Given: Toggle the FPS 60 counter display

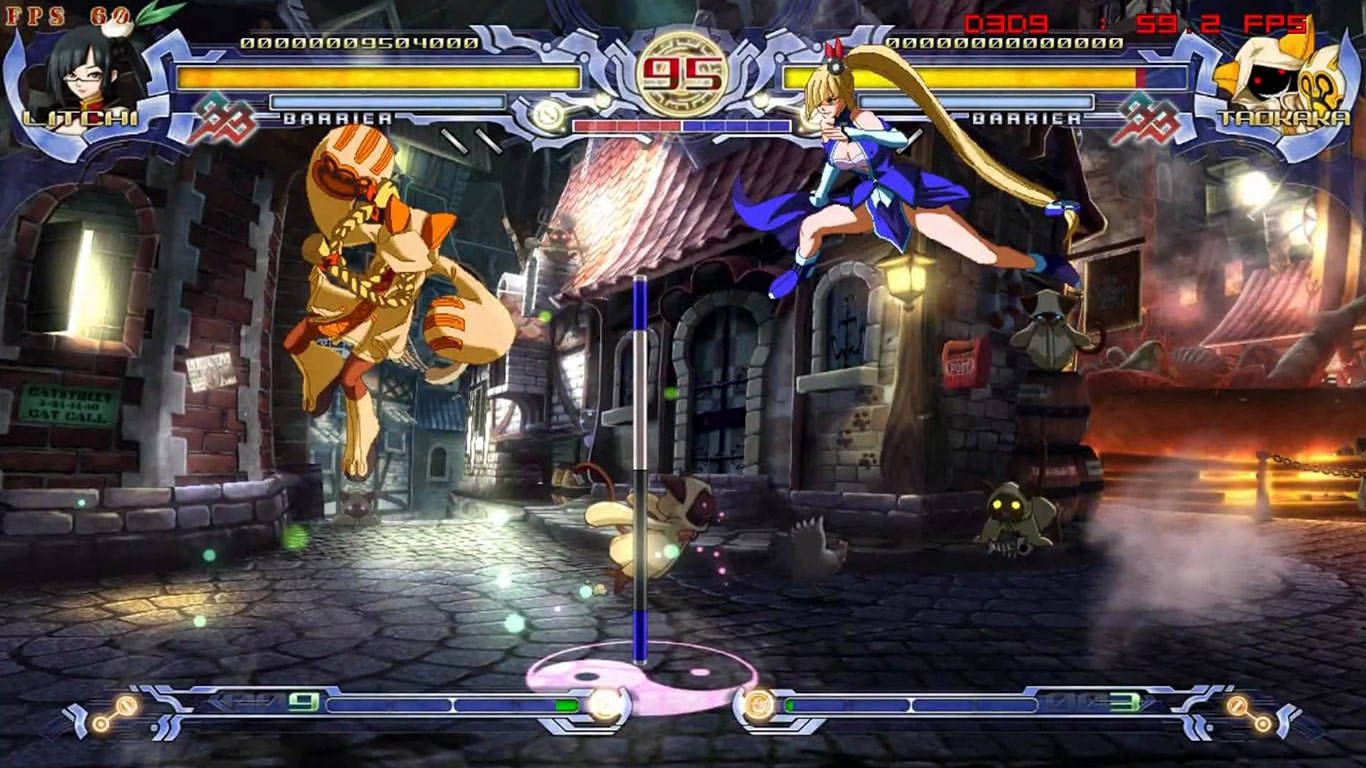Looking at the screenshot, I should pyautogui.click(x=45, y=17).
